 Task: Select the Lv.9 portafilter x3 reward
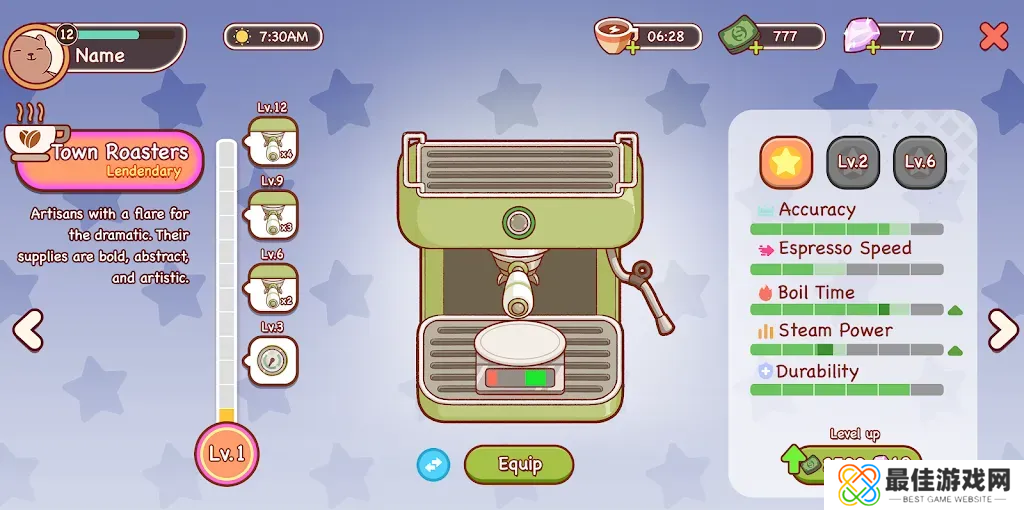tap(272, 214)
